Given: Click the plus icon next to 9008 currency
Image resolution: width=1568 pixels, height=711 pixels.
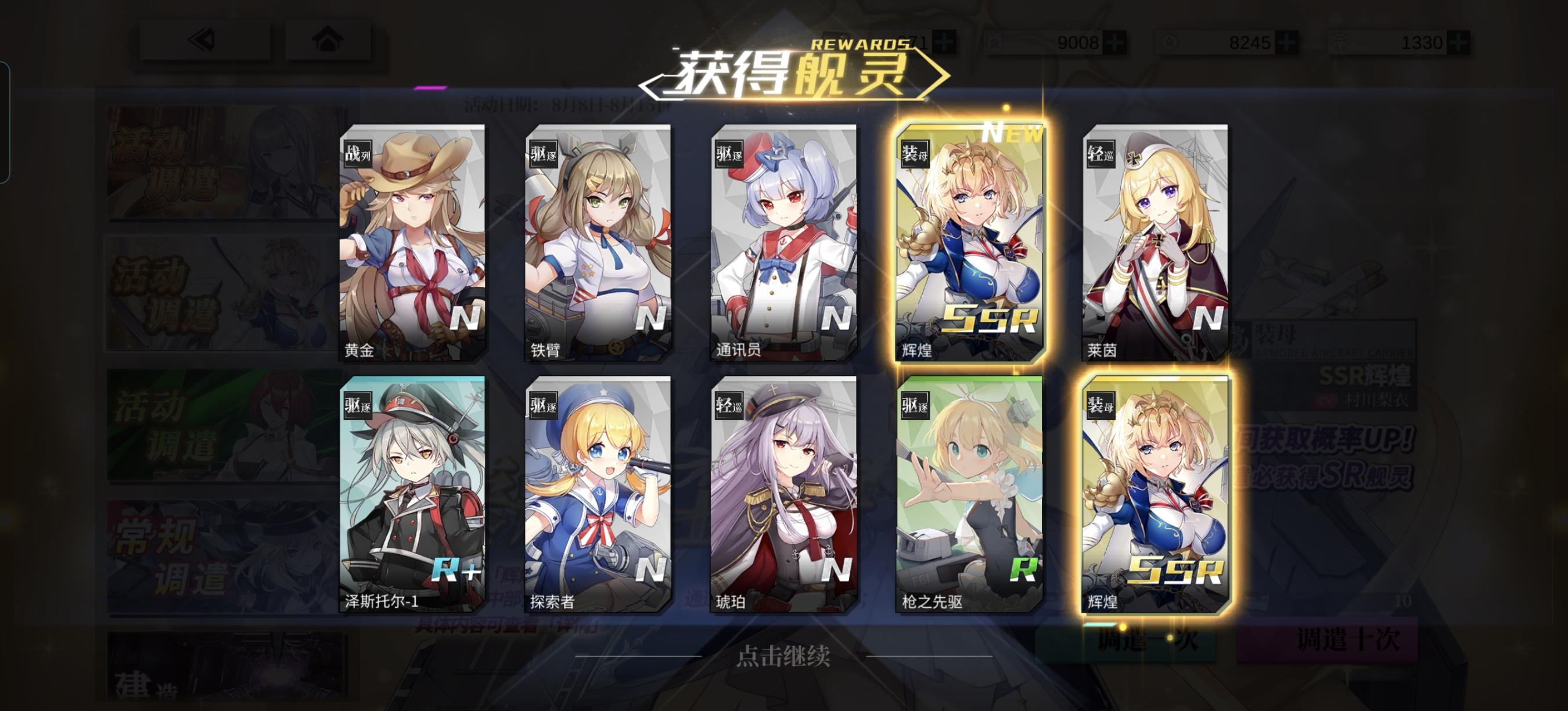Looking at the screenshot, I should 1114,42.
